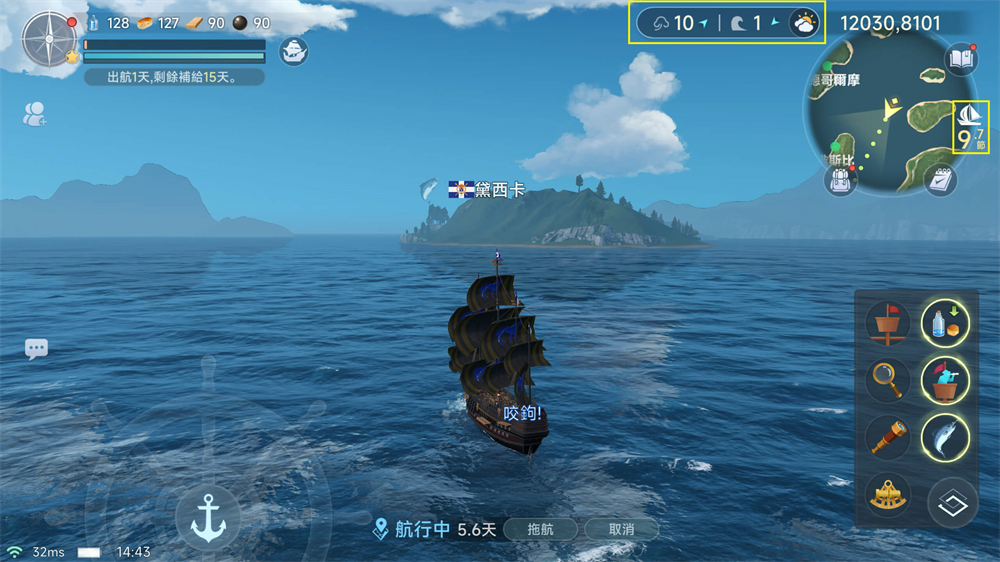The image size is (1000, 562).
Task: Open the chat bubble
Action: point(37,349)
